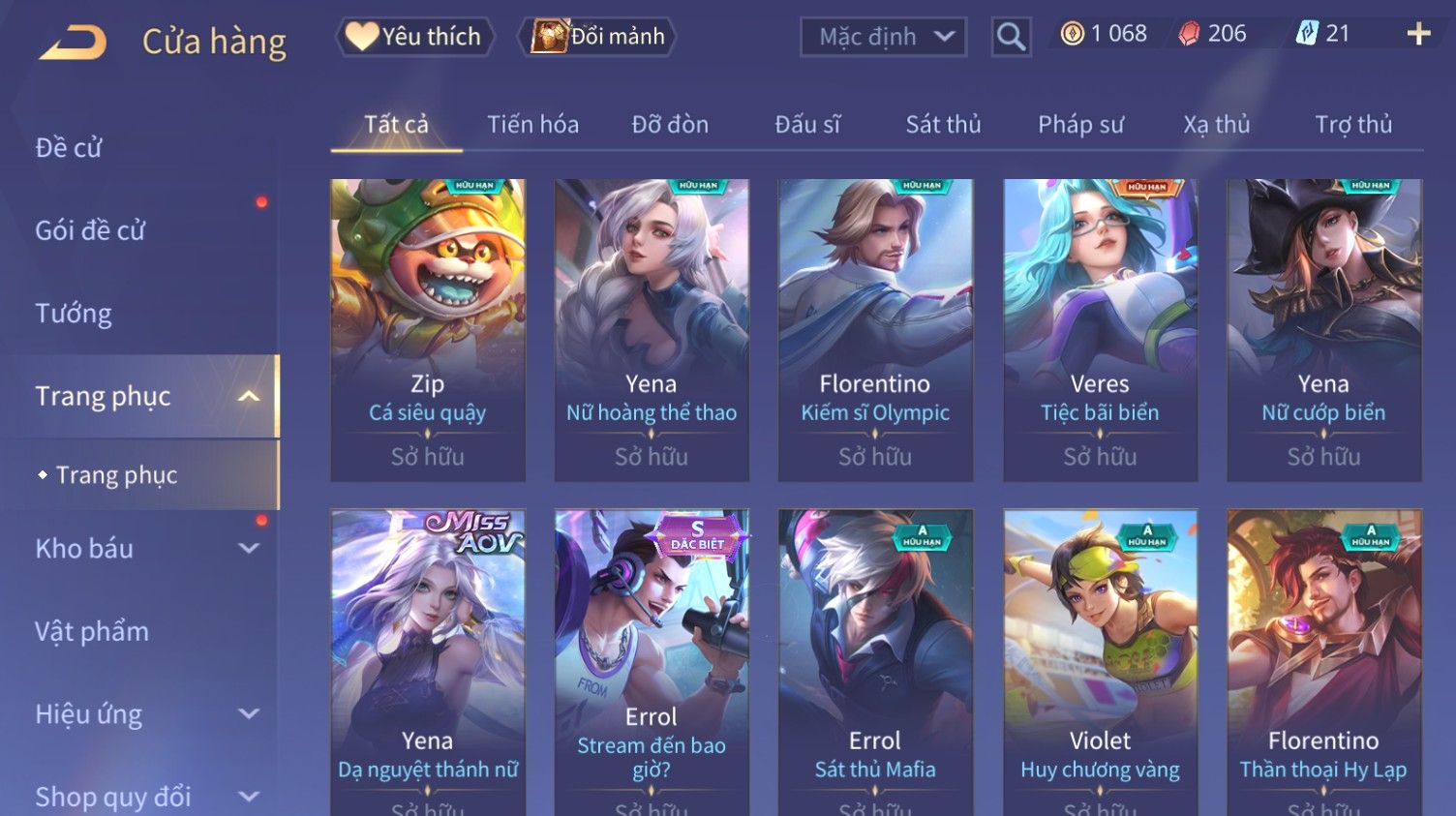The height and width of the screenshot is (816, 1456).
Task: Select Errol Sát thủ Mafia skin card
Action: pyautogui.click(x=875, y=658)
